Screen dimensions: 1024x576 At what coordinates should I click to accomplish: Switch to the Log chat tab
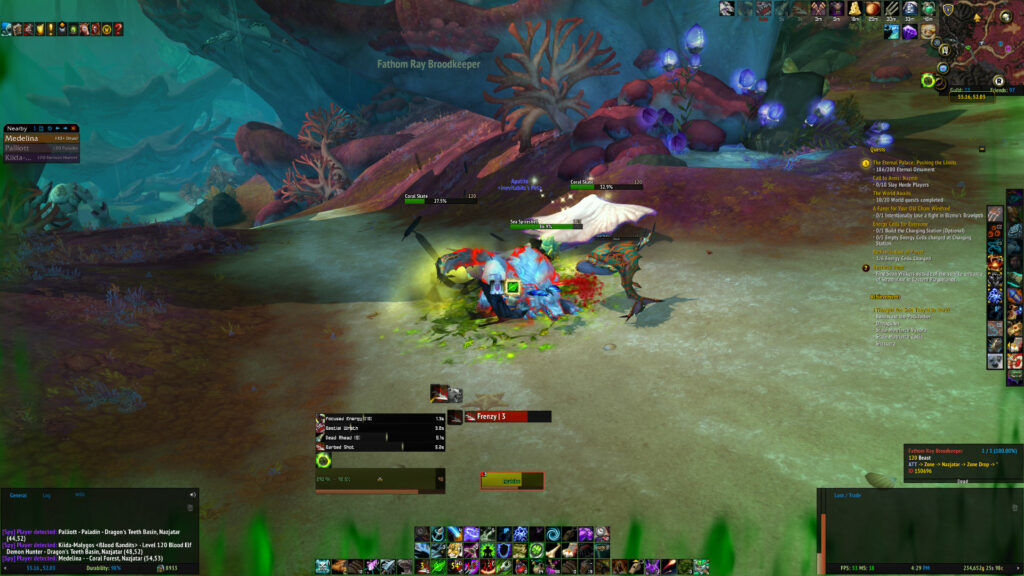point(46,494)
